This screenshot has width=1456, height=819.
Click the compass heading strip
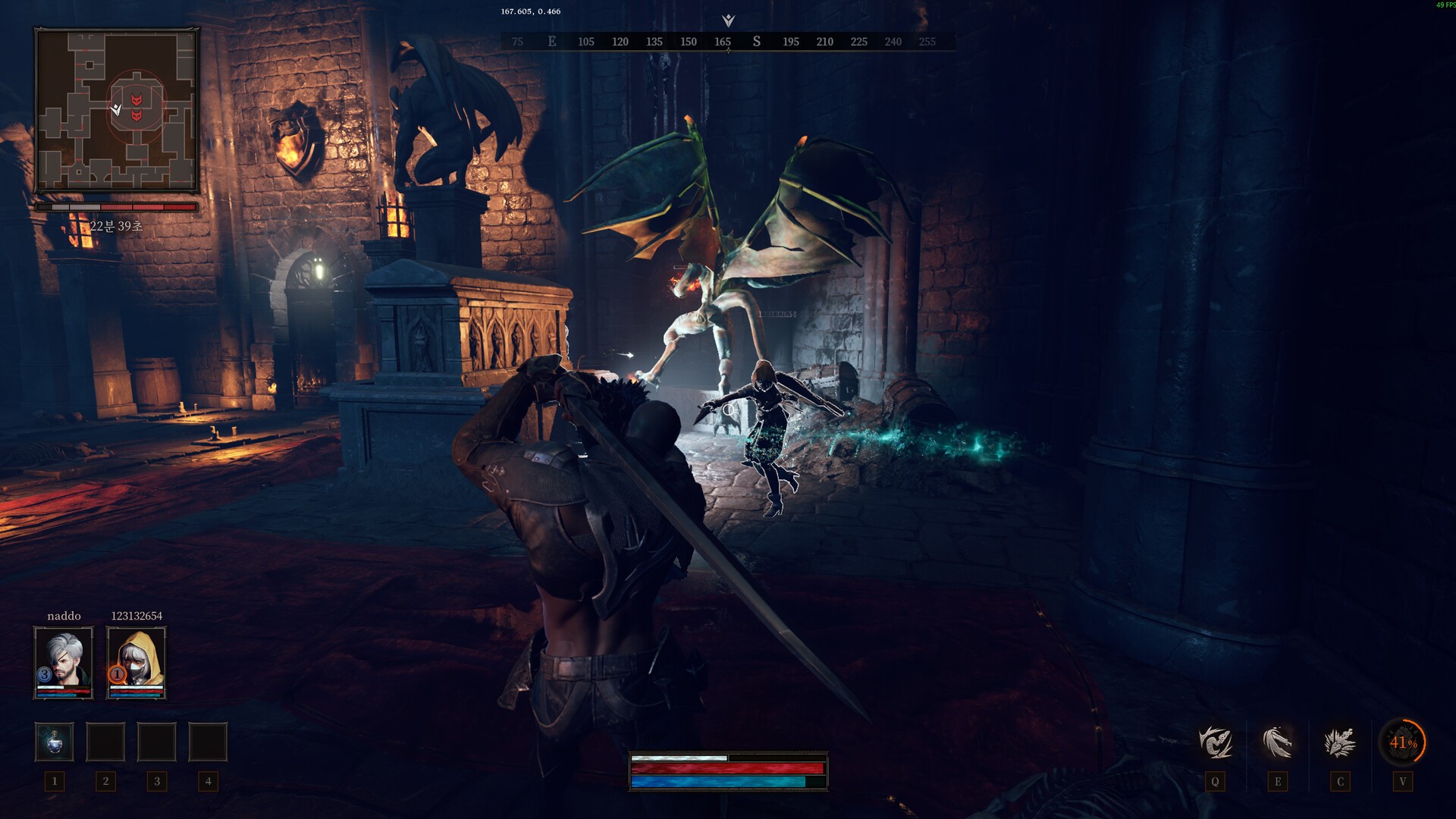[728, 42]
